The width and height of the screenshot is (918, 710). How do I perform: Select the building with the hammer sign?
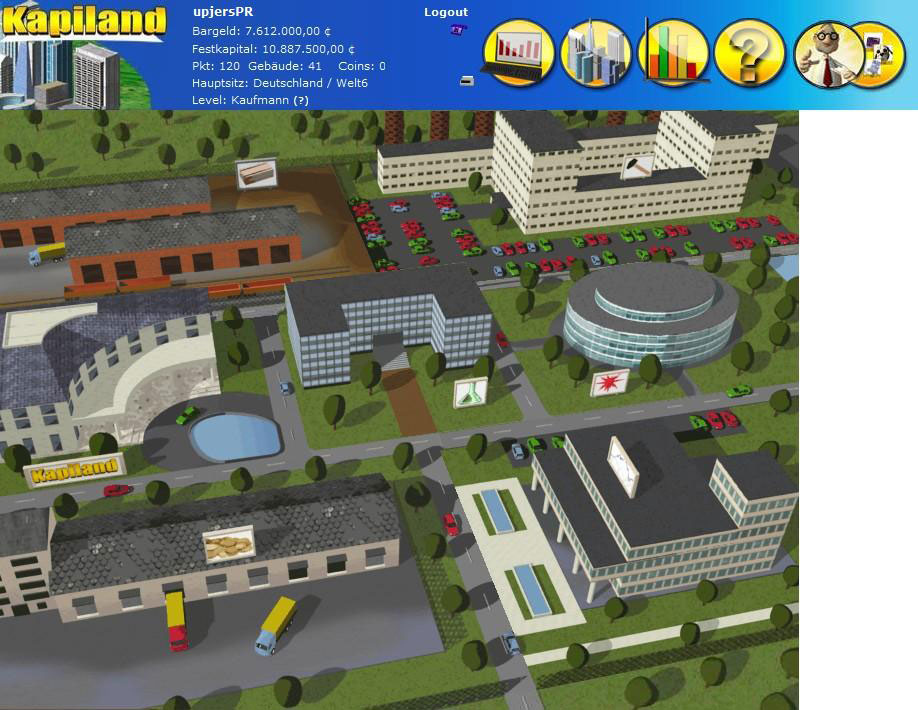pos(636,166)
